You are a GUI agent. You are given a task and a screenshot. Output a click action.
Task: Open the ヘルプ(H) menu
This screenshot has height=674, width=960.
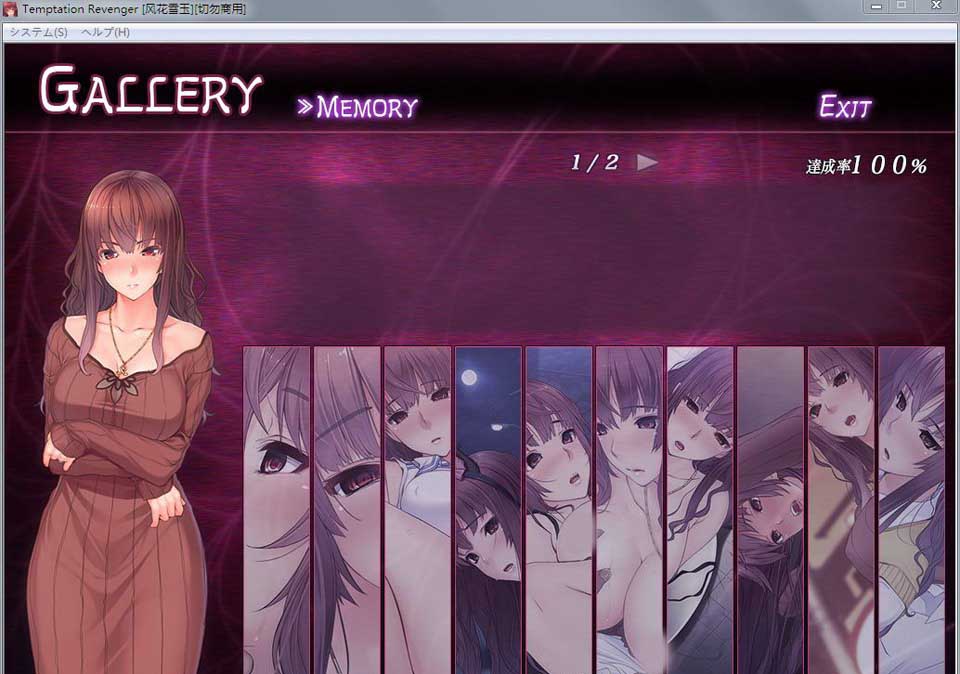[x=106, y=32]
